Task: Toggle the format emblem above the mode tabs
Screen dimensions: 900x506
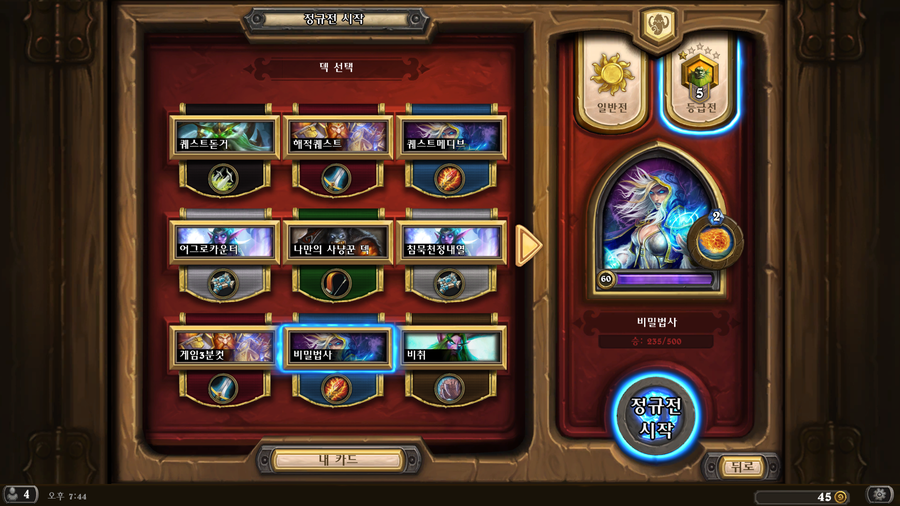Action: pos(657,22)
